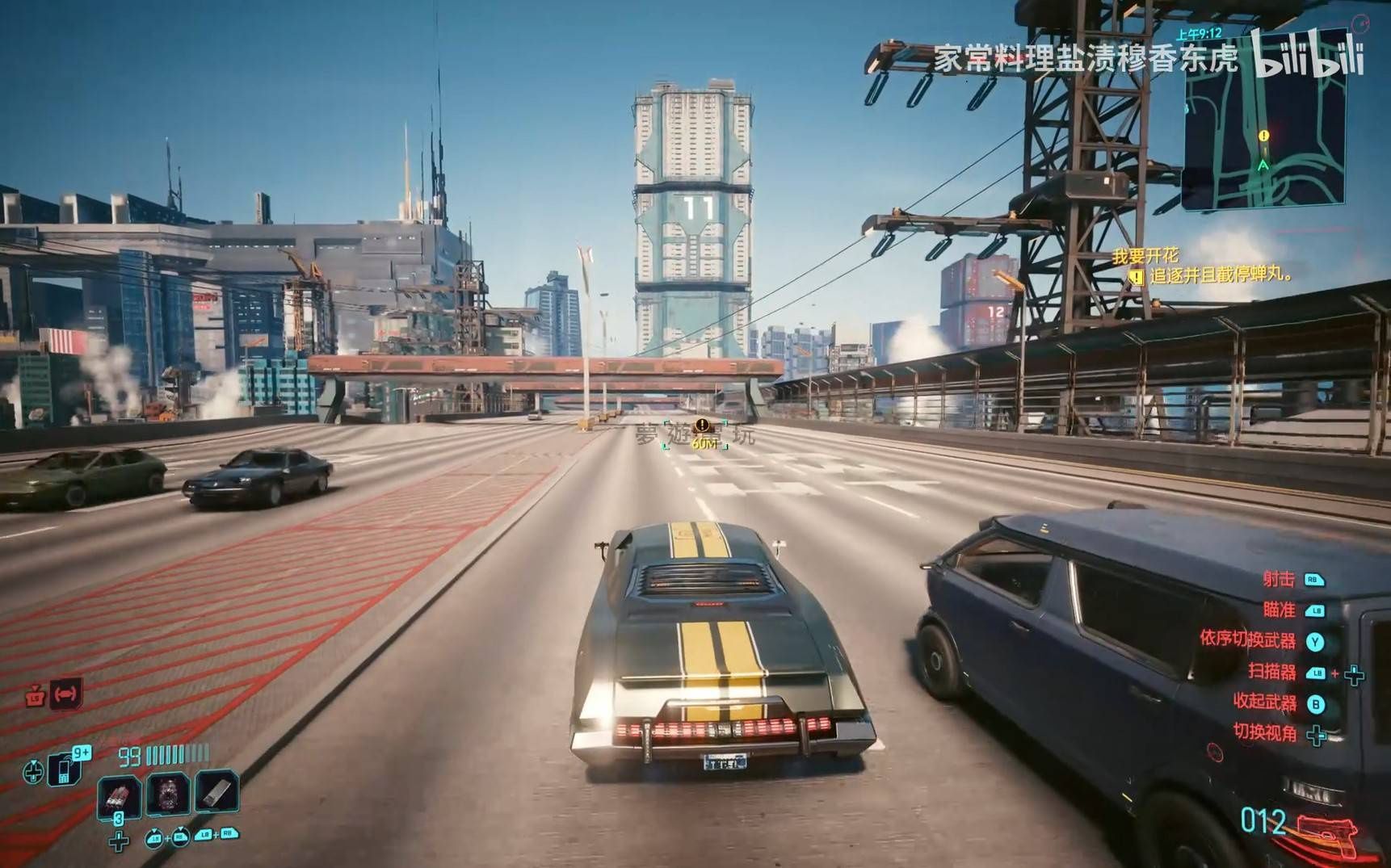Select the silver inhaler item slot
The width and height of the screenshot is (1391, 868).
click(x=216, y=791)
